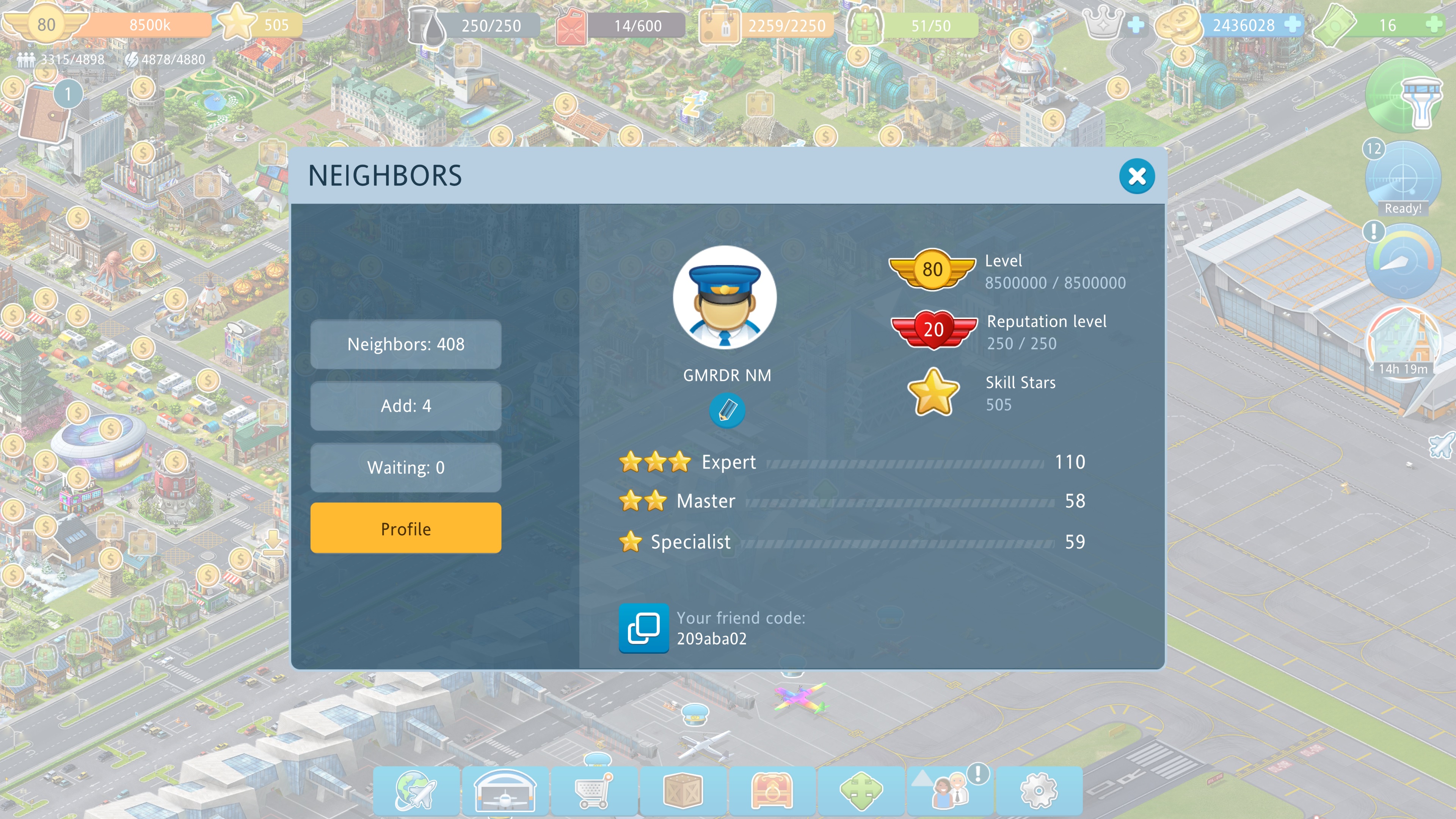Open the treasure chest menu
The width and height of the screenshot is (1456, 819).
click(772, 790)
